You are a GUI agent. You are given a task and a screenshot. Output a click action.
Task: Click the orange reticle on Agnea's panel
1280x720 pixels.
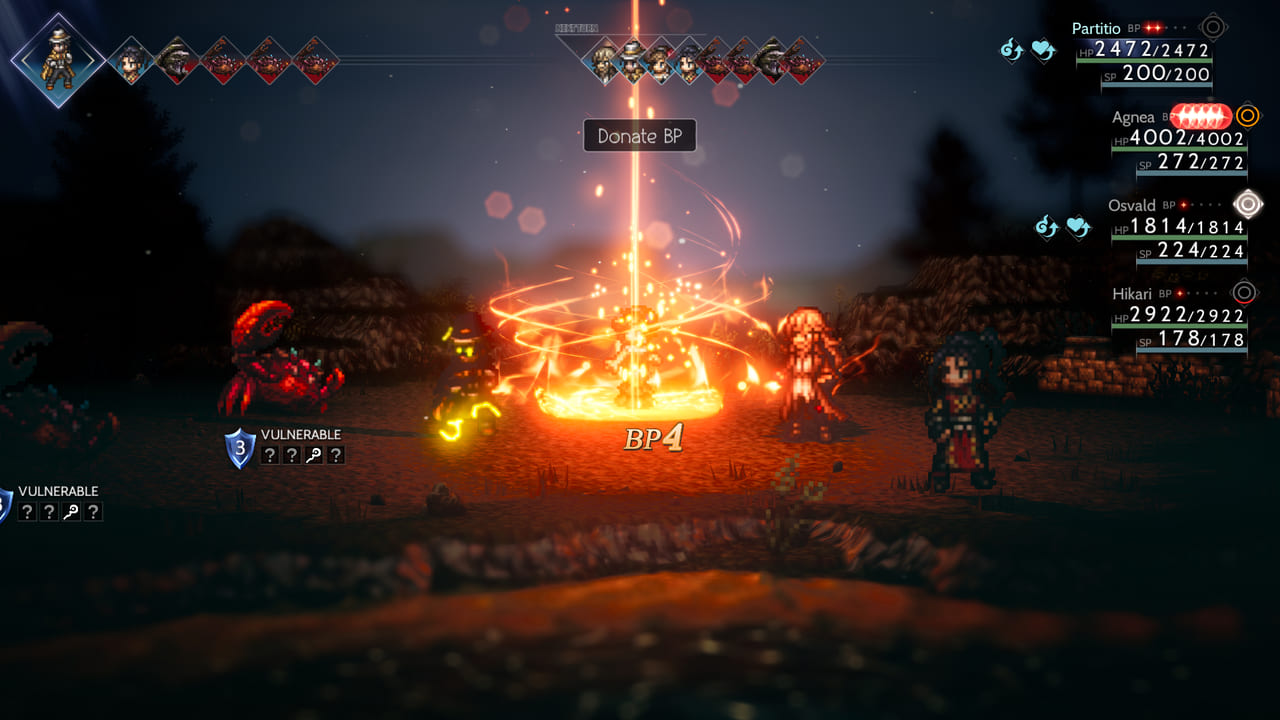pos(1246,117)
